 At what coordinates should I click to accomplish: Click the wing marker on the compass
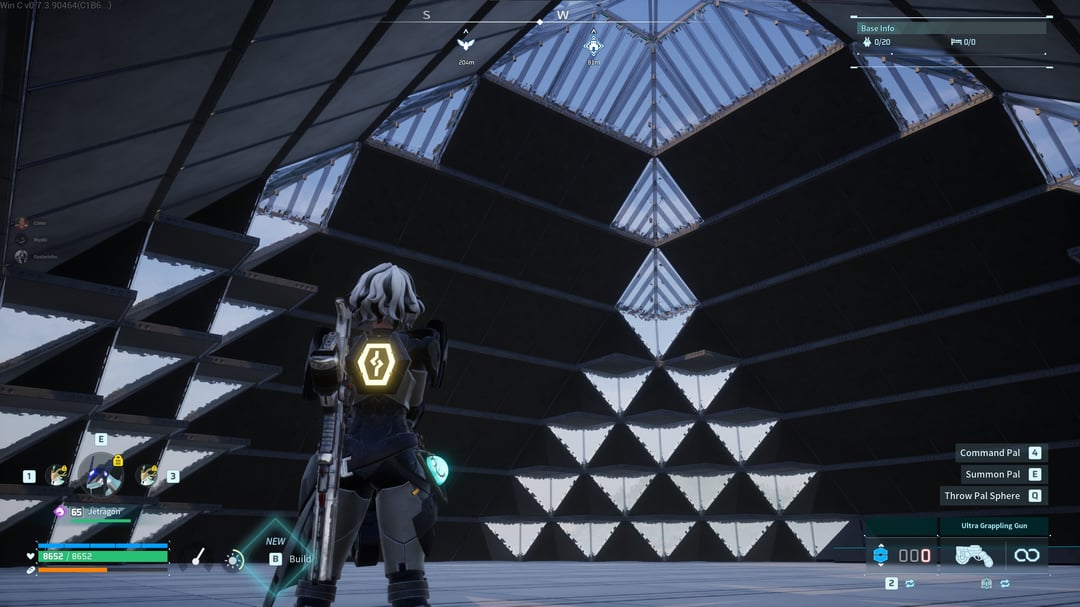click(465, 44)
